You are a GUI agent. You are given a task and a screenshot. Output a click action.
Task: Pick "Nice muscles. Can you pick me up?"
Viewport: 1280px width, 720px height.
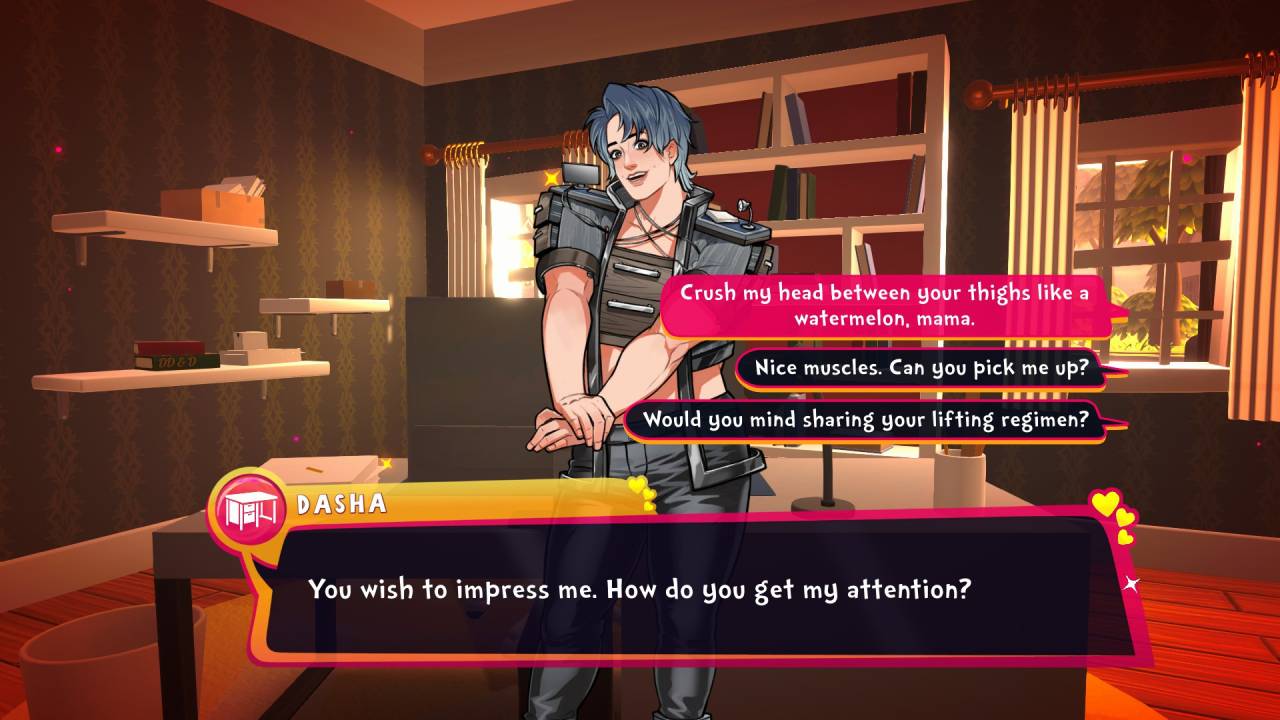[x=921, y=368]
